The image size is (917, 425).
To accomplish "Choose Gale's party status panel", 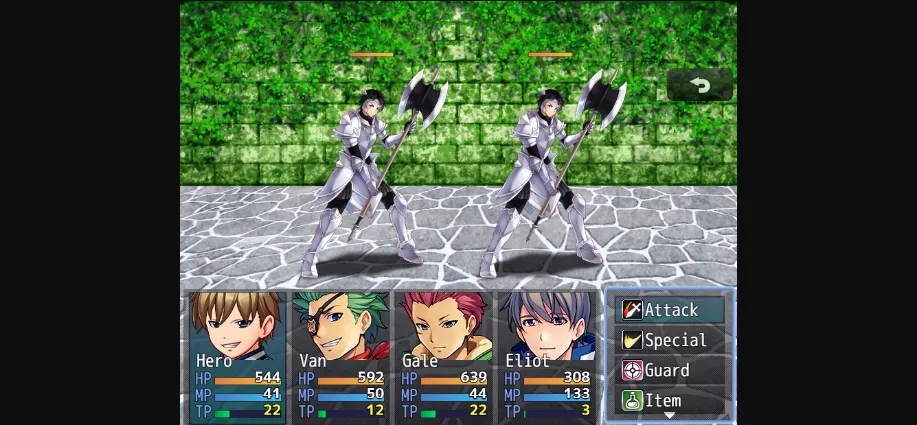I will [x=444, y=355].
